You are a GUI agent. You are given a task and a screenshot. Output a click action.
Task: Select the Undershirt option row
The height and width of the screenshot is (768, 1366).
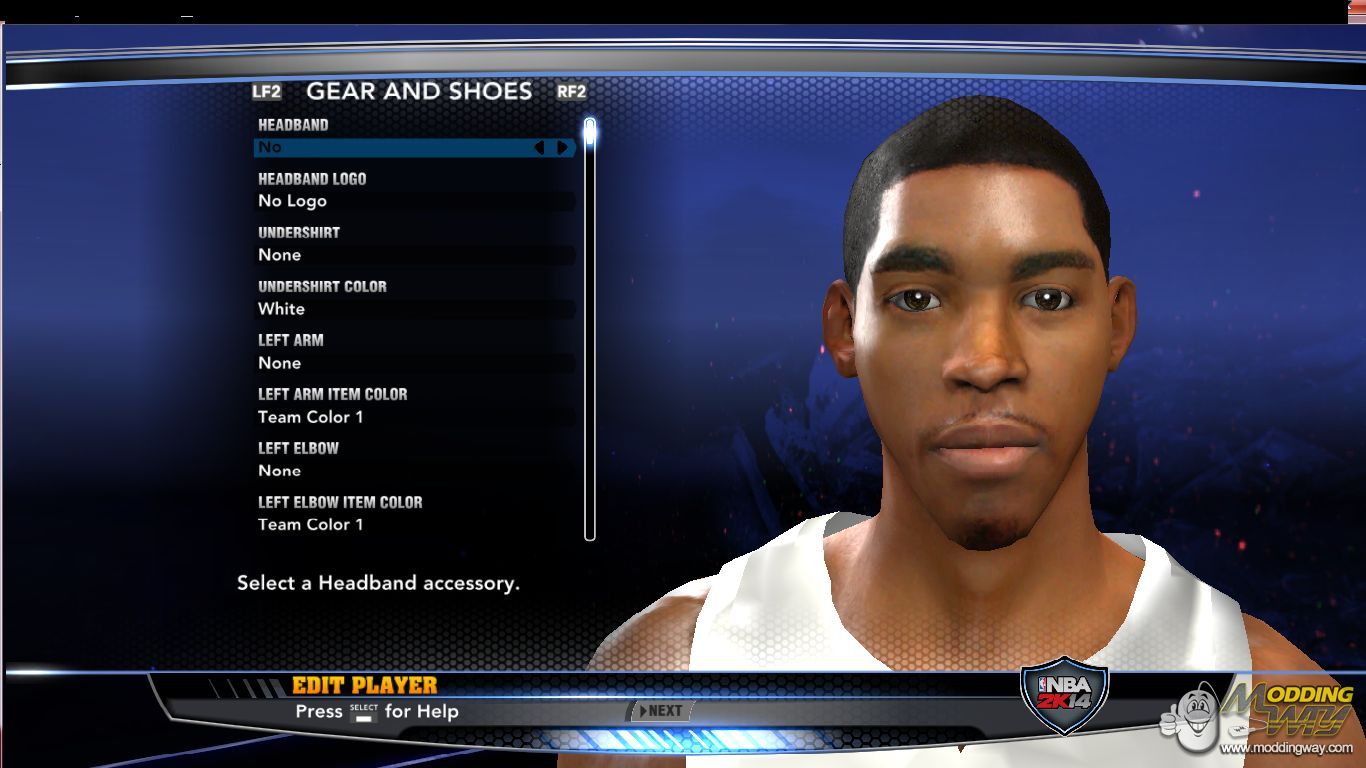pyautogui.click(x=414, y=255)
